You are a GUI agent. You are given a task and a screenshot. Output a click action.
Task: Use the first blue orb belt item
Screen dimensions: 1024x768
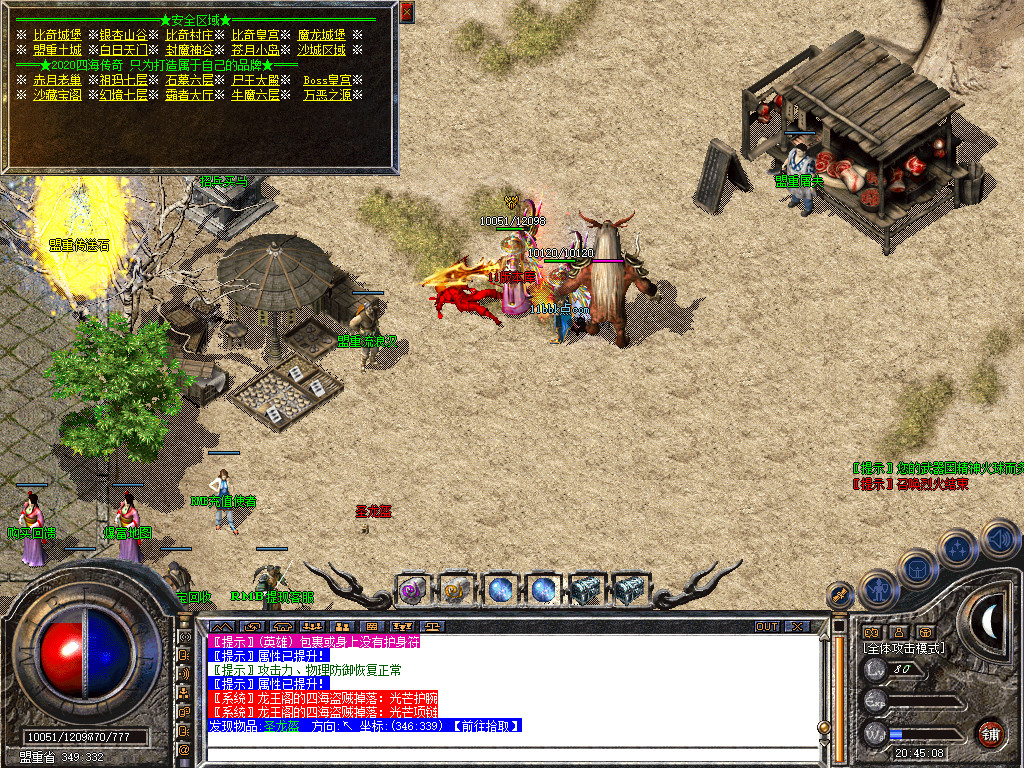coord(500,590)
